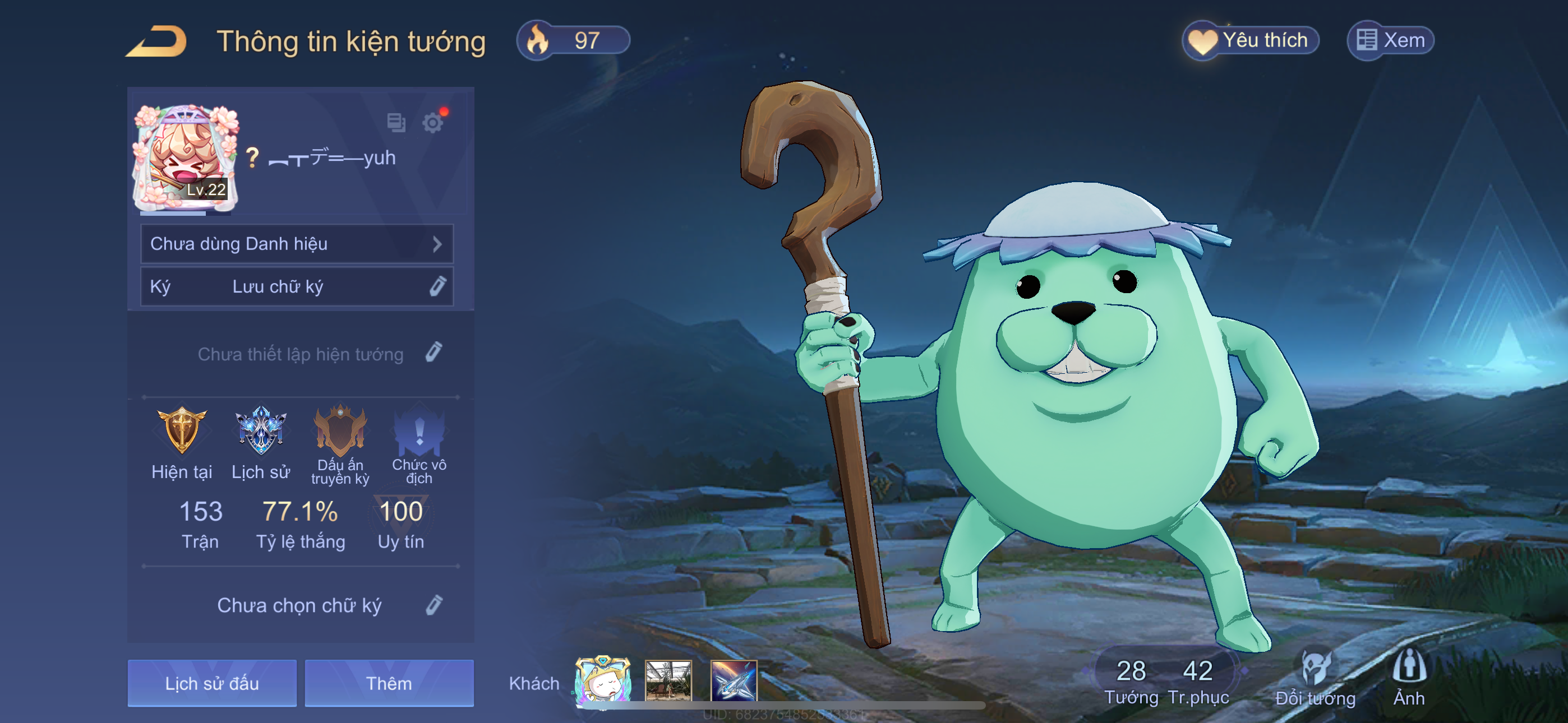Image resolution: width=1568 pixels, height=723 pixels.
Task: Open the Xem view button
Action: (1390, 41)
